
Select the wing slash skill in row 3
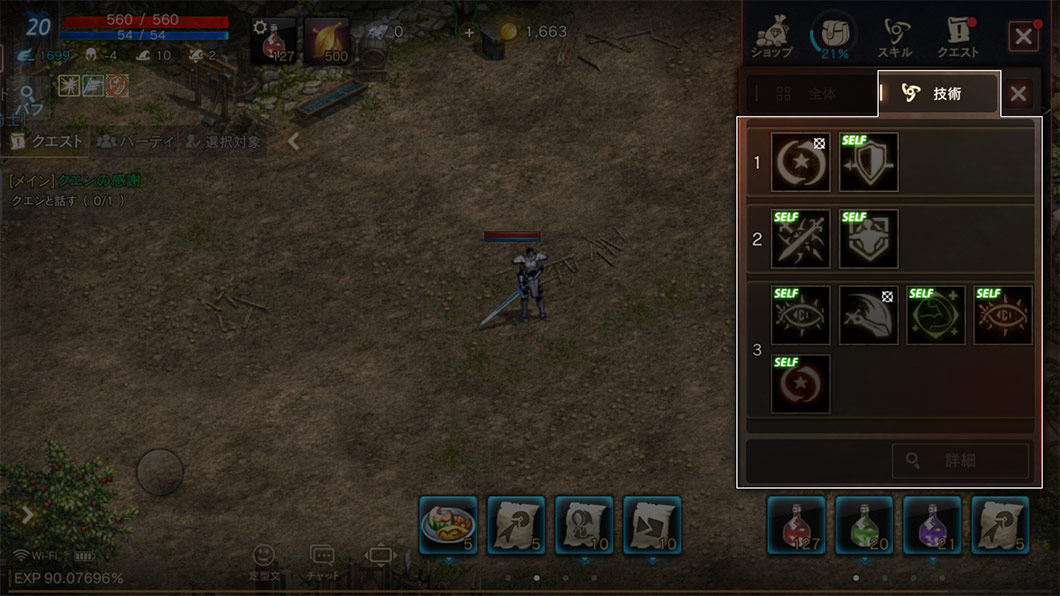tap(868, 315)
